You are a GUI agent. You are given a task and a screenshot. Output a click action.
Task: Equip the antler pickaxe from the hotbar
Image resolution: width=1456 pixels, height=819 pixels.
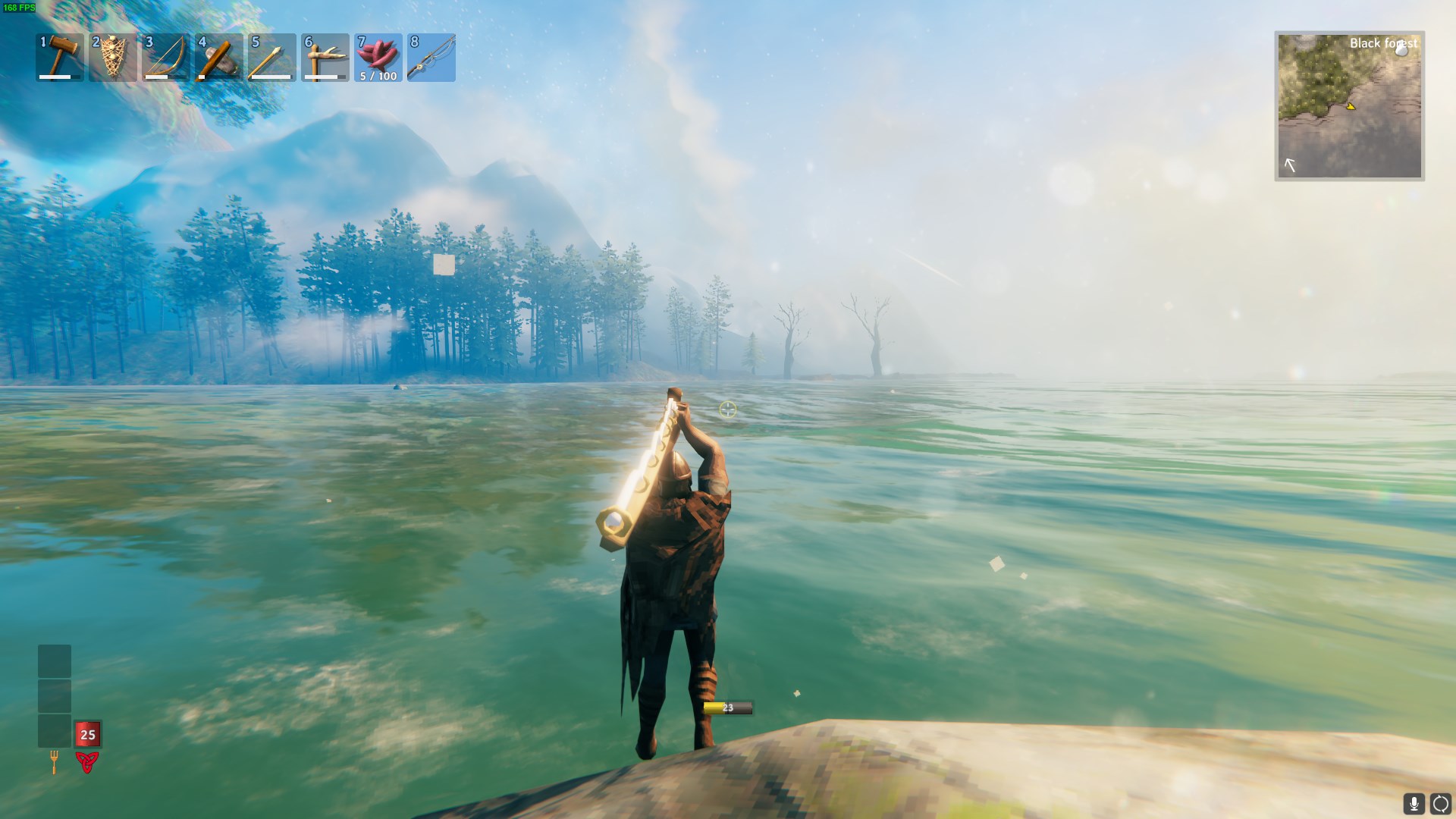(325, 58)
